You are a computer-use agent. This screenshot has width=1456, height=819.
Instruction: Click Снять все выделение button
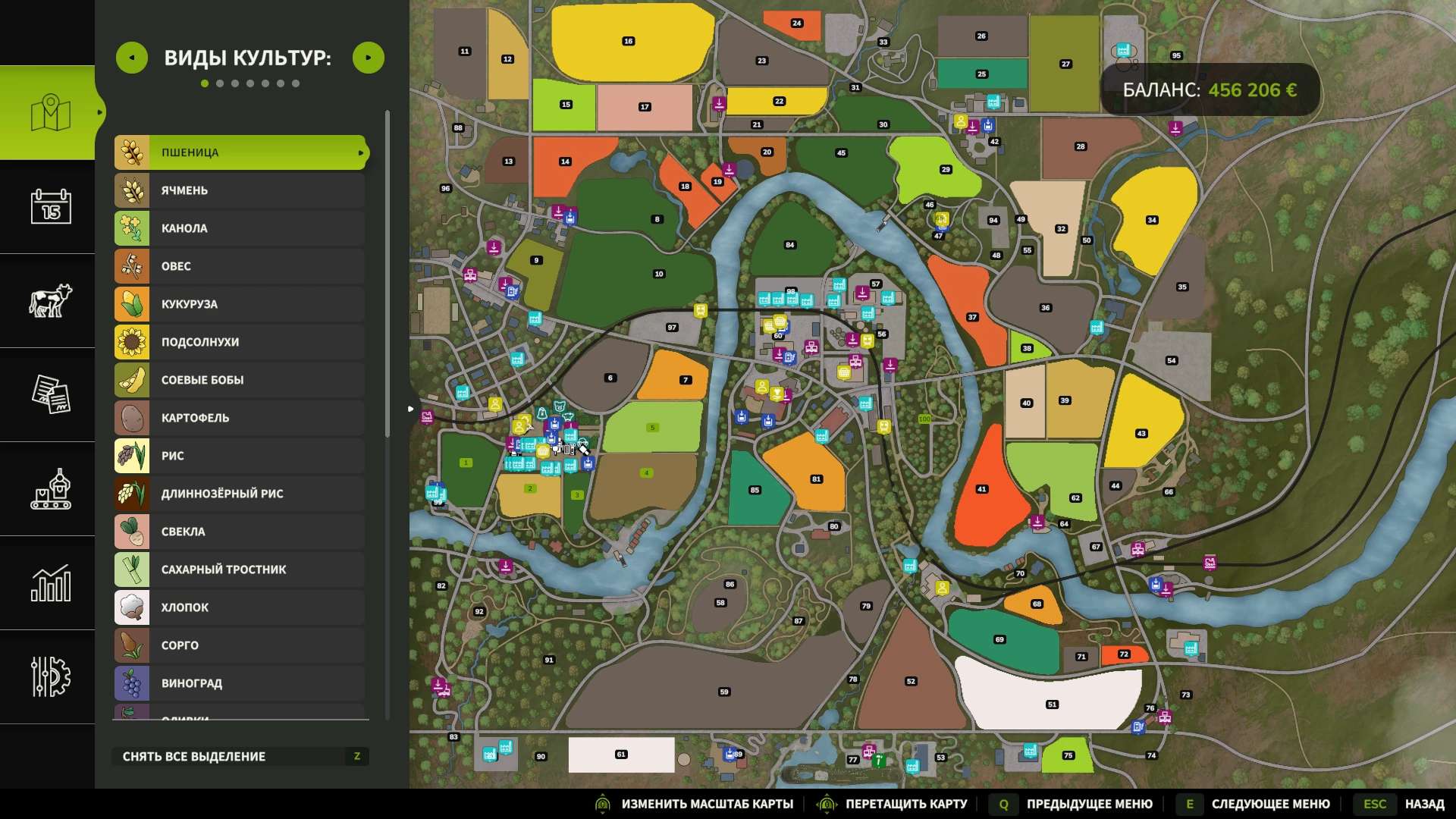(x=240, y=756)
